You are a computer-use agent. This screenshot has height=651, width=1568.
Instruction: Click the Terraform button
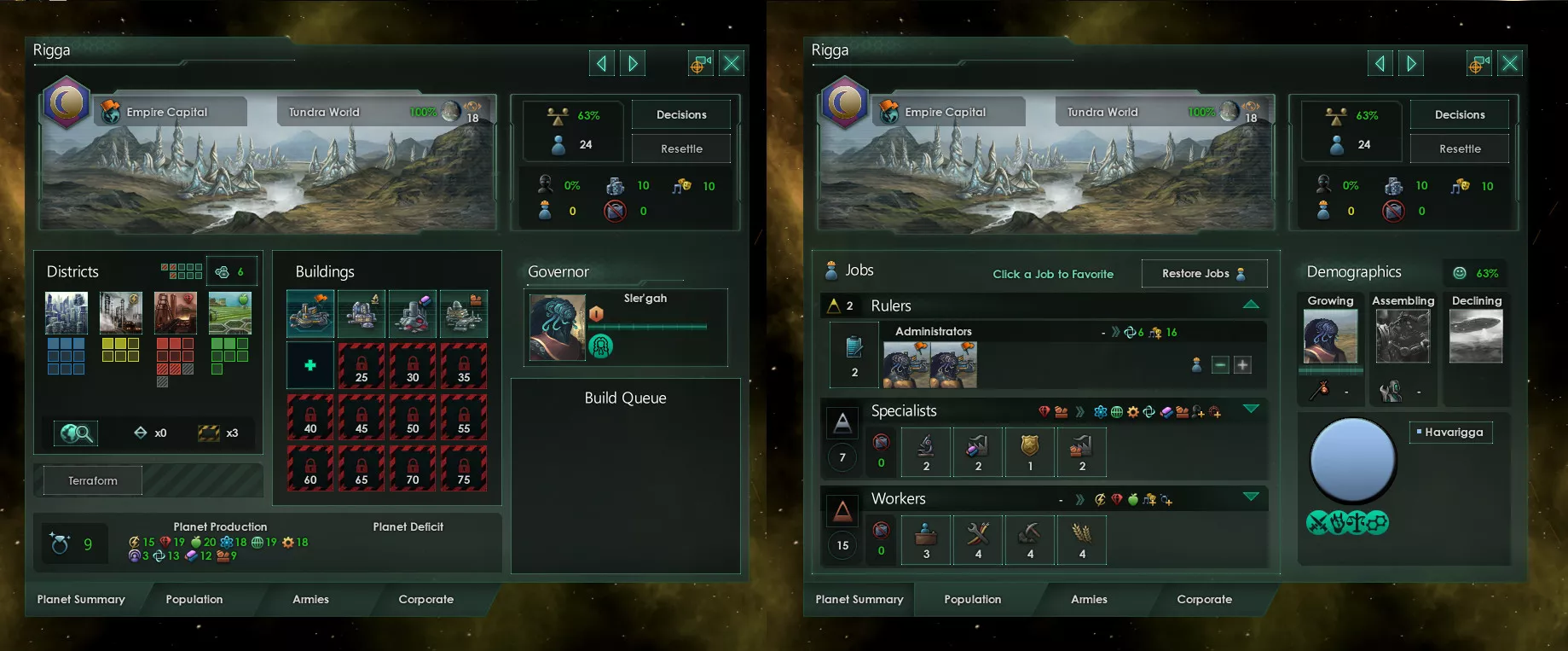pyautogui.click(x=93, y=480)
